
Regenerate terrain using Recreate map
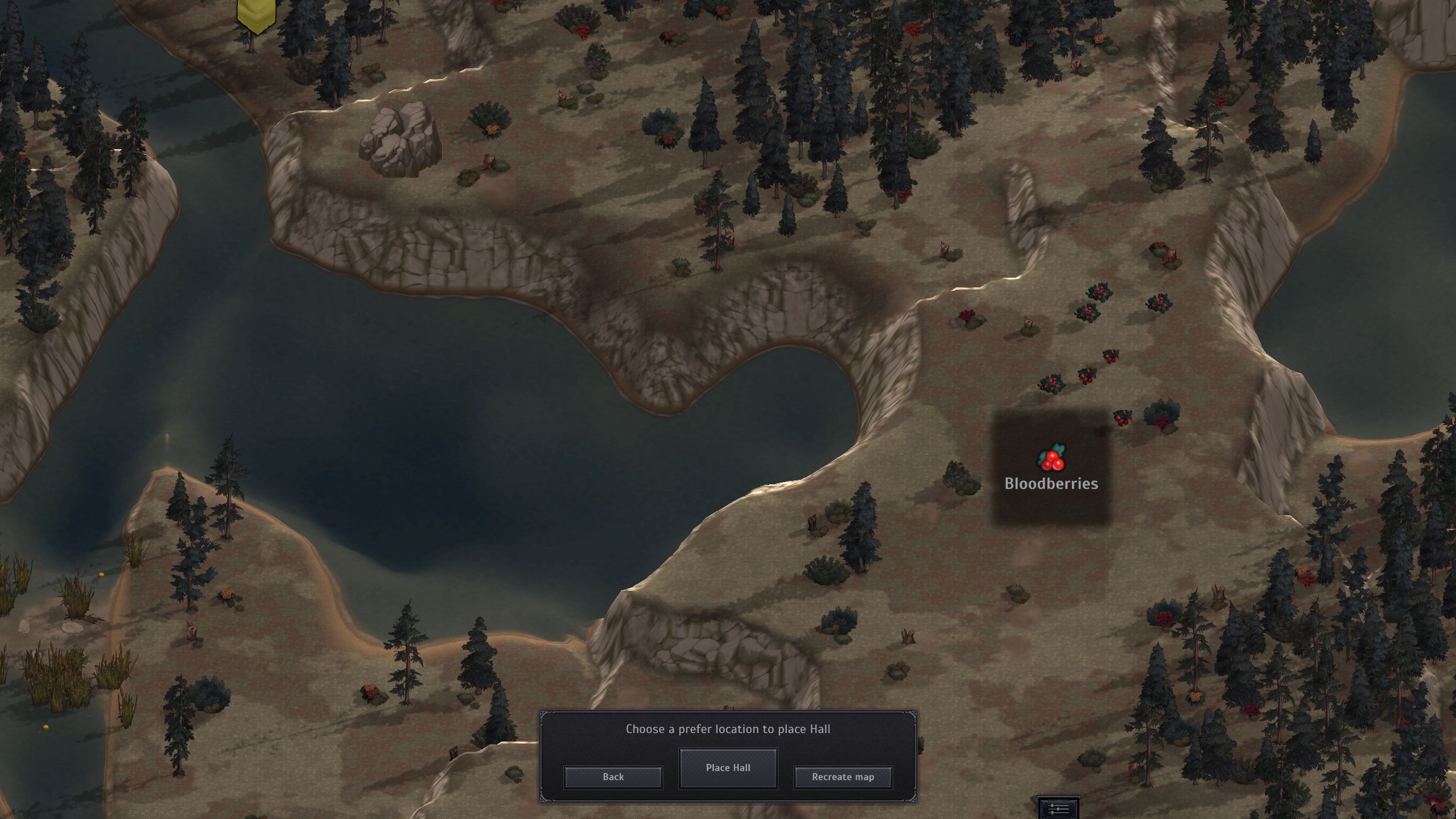click(x=843, y=777)
